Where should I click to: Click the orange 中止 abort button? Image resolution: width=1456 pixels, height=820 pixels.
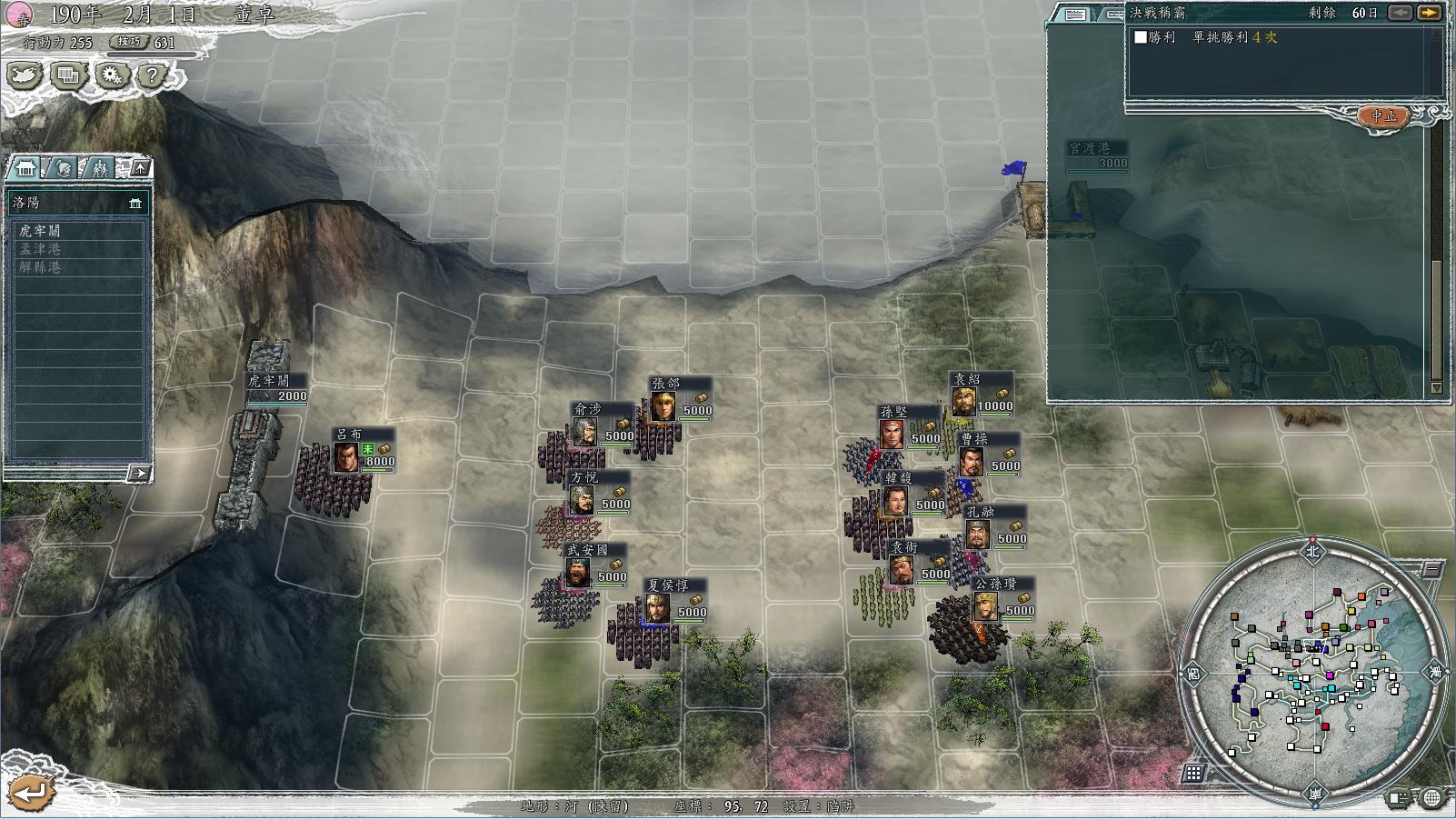click(1383, 116)
